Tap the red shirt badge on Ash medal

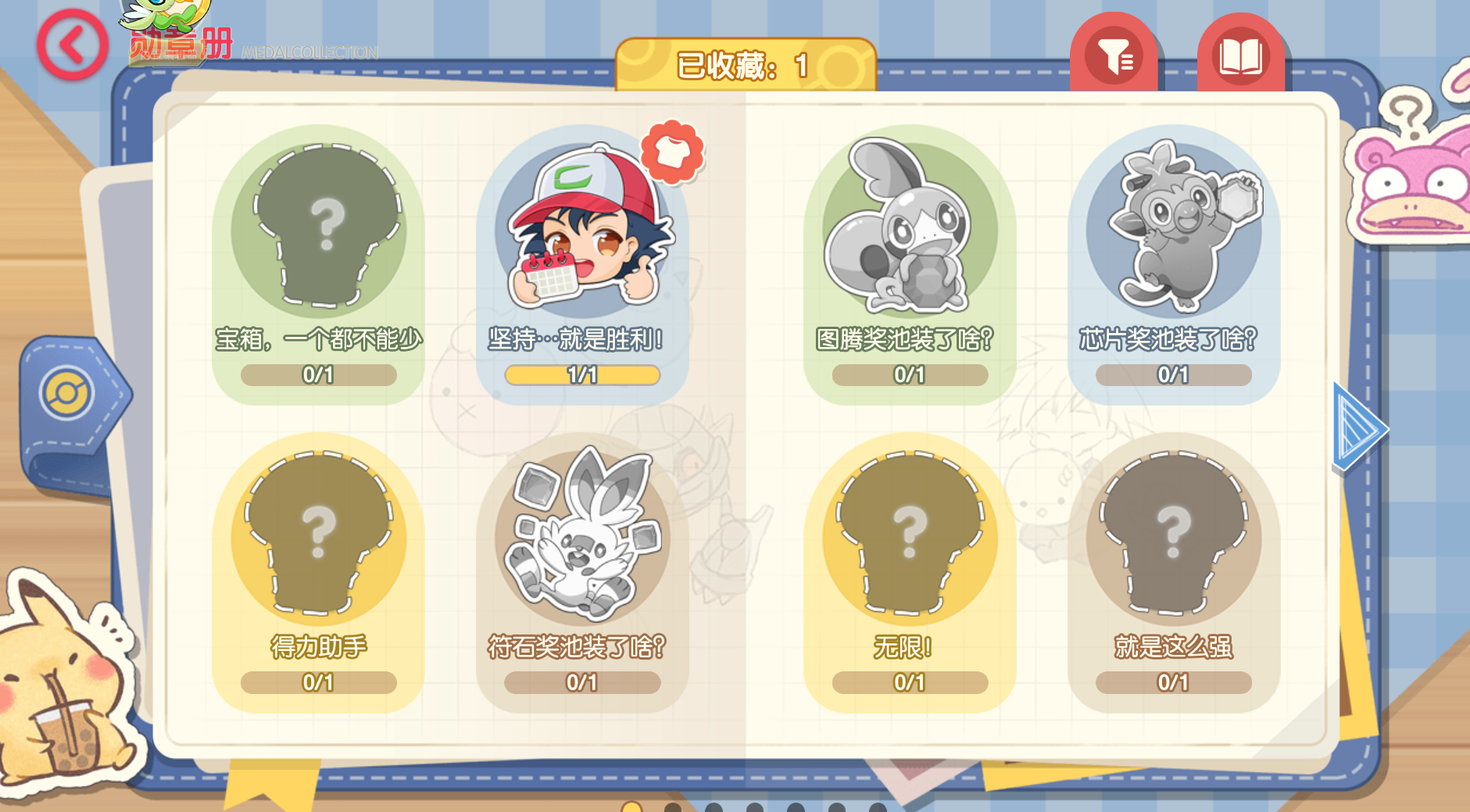click(672, 152)
